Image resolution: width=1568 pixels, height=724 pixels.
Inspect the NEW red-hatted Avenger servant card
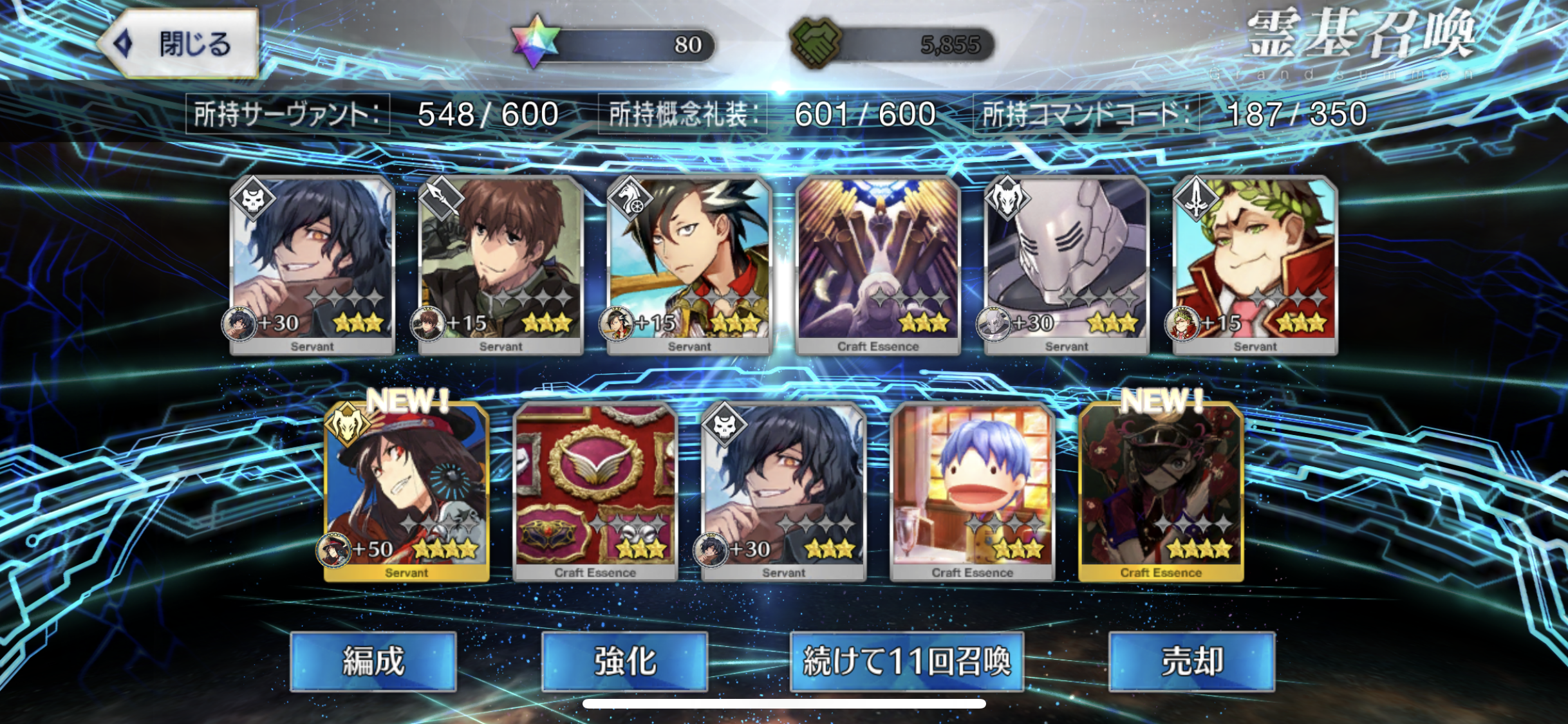pyautogui.click(x=406, y=490)
